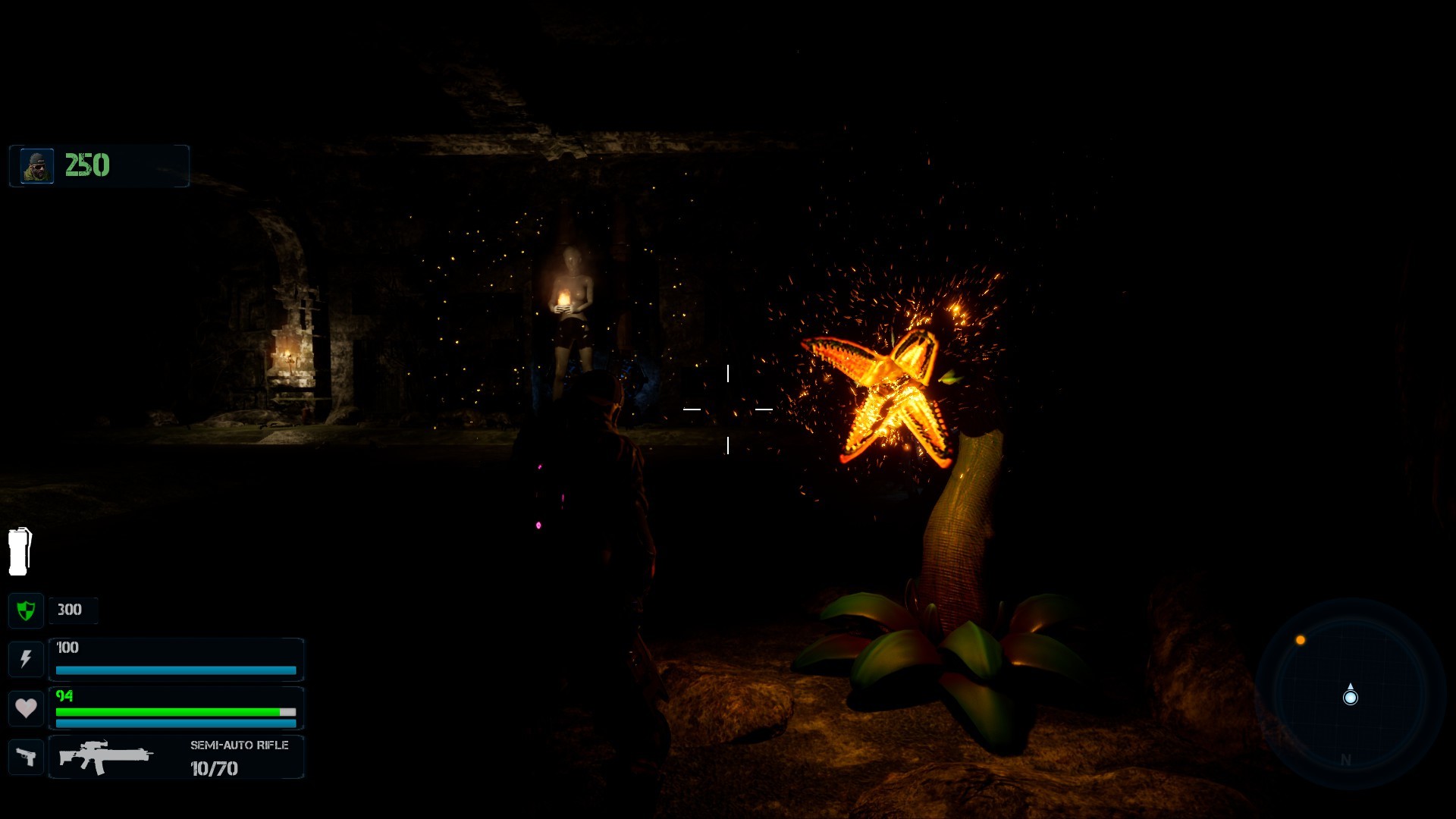Click the heart health icon
This screenshot has width=1456, height=819.
26,708
